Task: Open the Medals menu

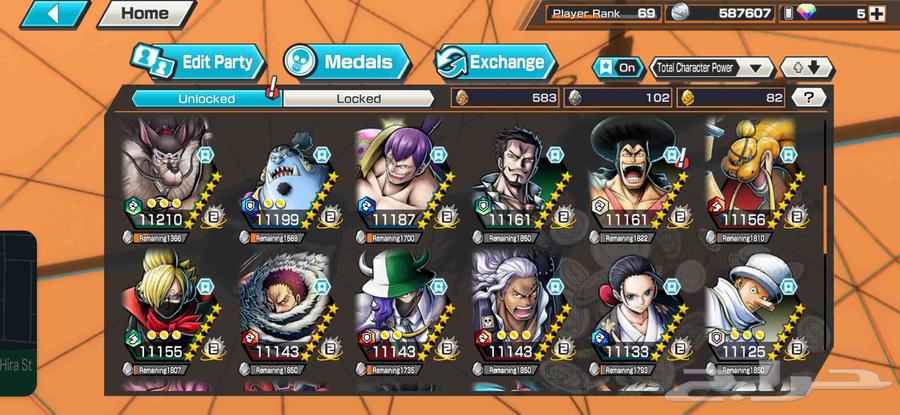Action: [346, 63]
